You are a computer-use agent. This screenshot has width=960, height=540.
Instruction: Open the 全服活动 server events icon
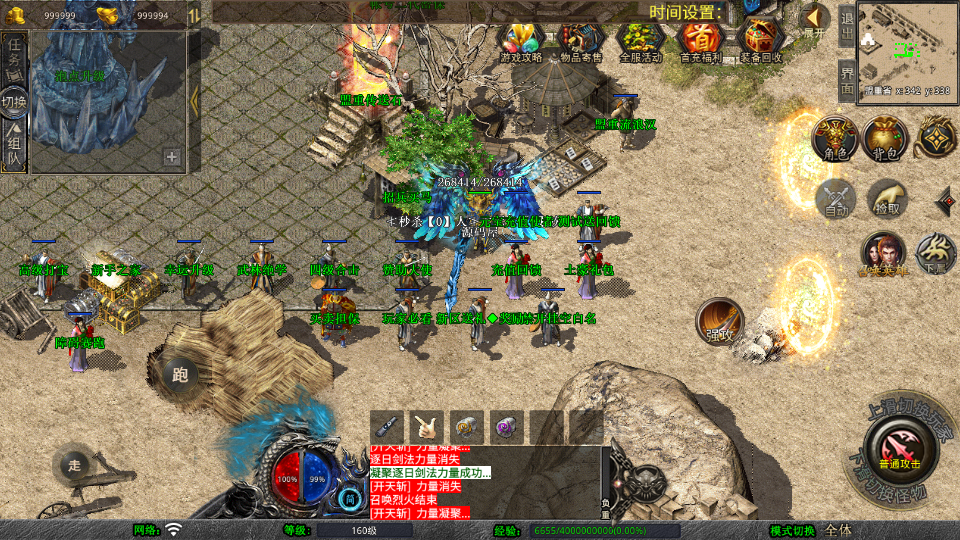tap(640, 42)
